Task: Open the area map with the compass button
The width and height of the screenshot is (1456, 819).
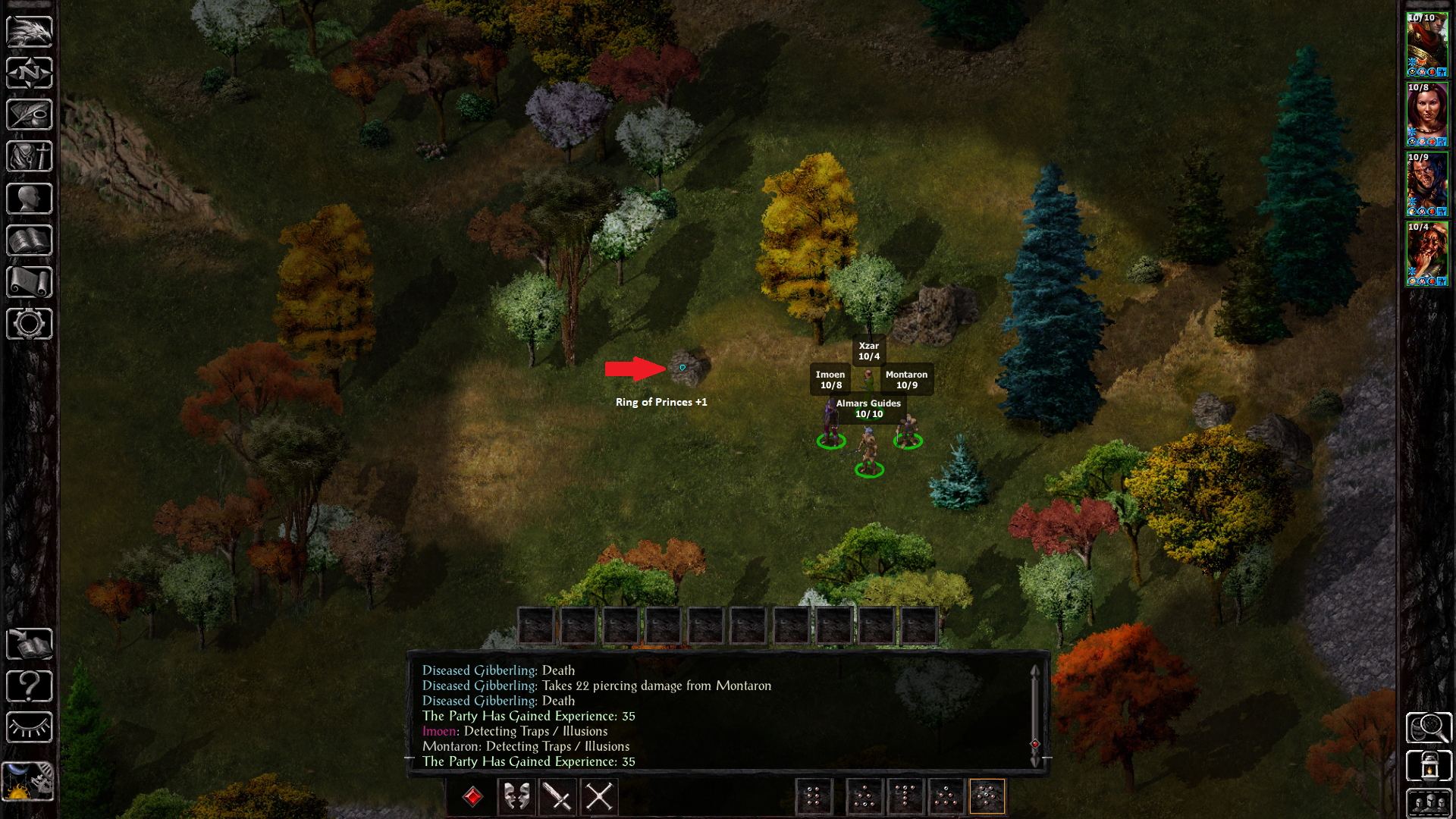Action: point(30,74)
